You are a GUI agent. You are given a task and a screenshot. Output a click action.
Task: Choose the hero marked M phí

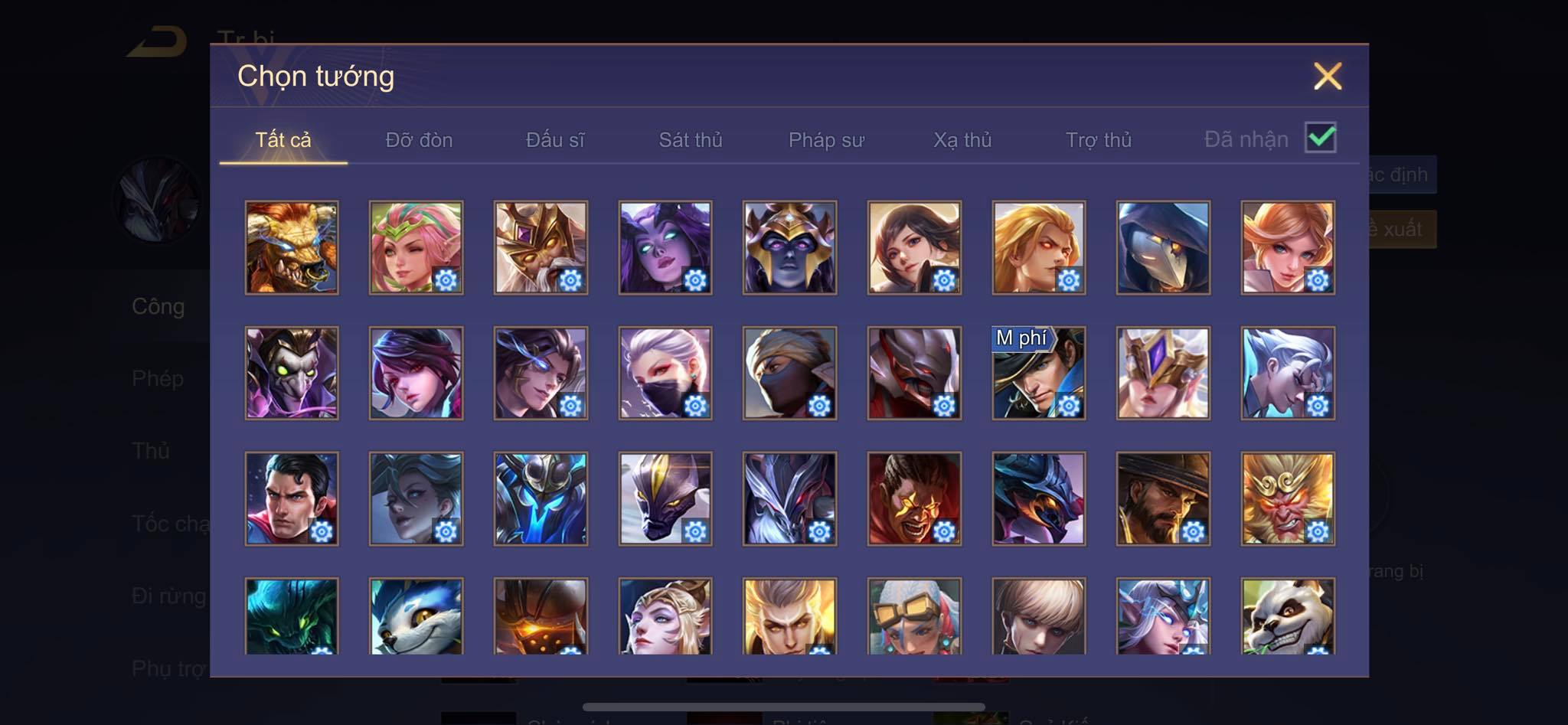(1038, 374)
